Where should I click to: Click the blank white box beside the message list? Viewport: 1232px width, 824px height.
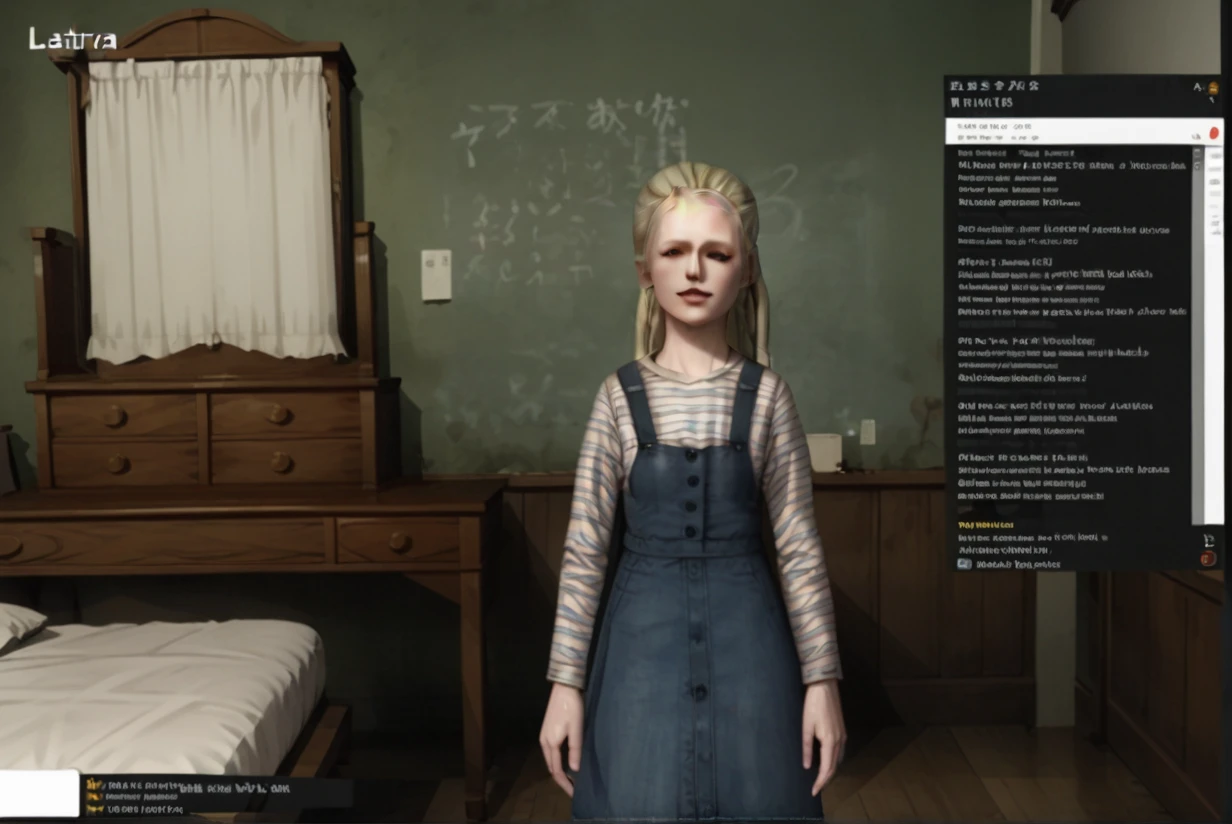(39, 793)
